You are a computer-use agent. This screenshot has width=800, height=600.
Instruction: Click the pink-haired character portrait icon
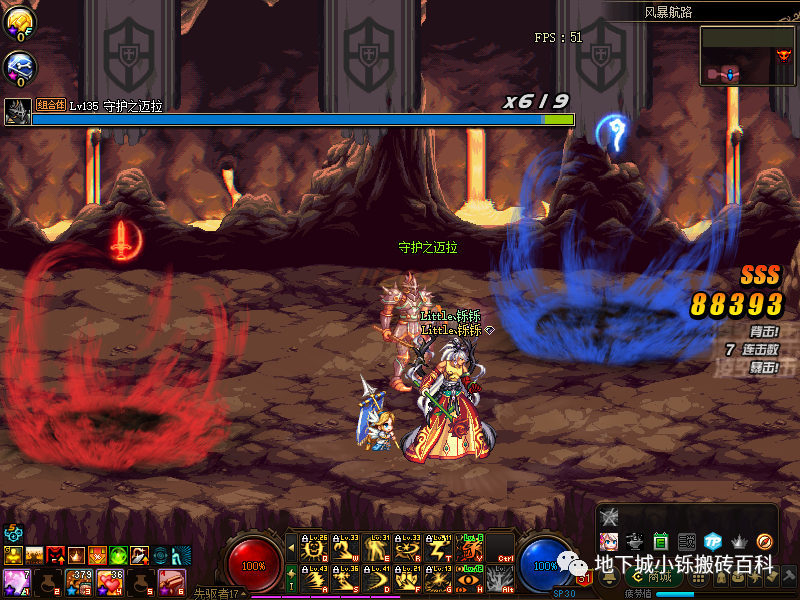coord(608,541)
